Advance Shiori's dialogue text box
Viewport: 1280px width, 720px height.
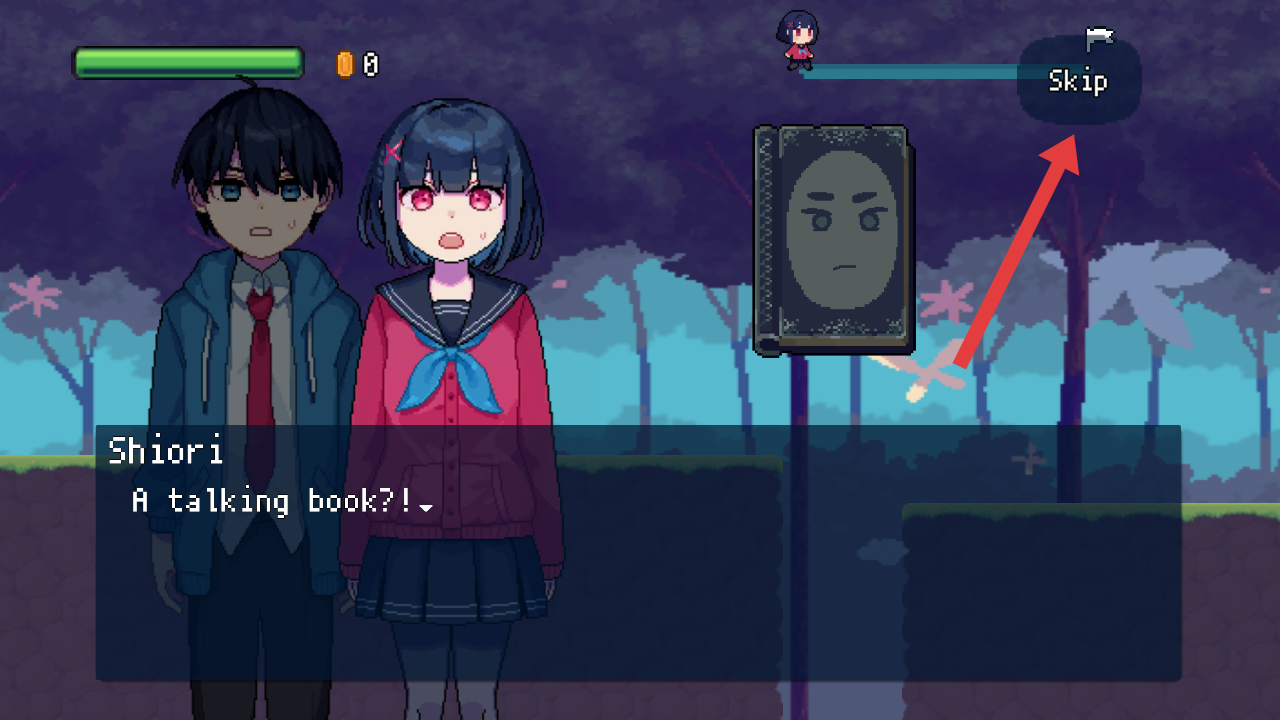(638, 552)
